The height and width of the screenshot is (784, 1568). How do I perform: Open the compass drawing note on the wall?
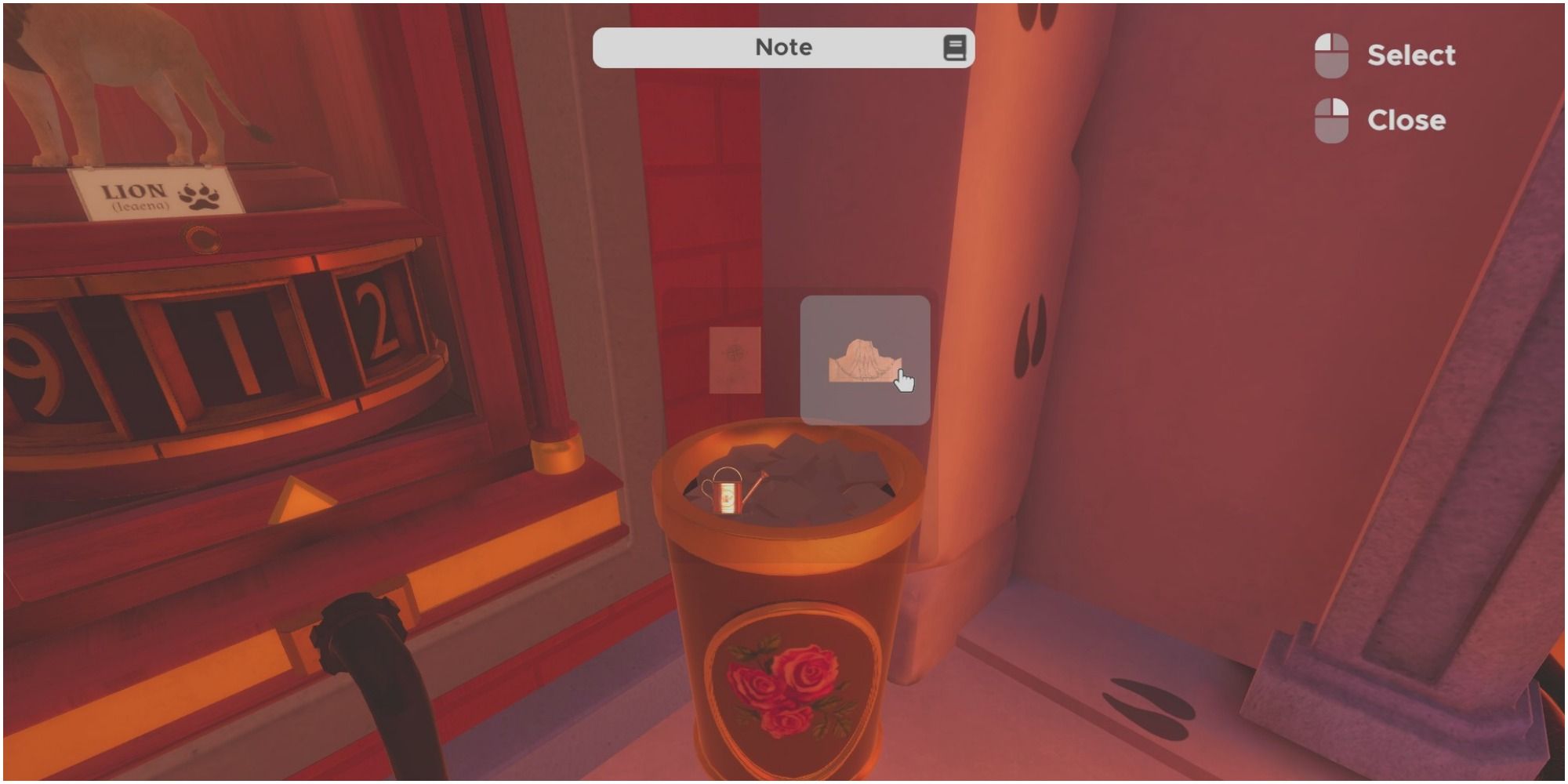pos(734,358)
